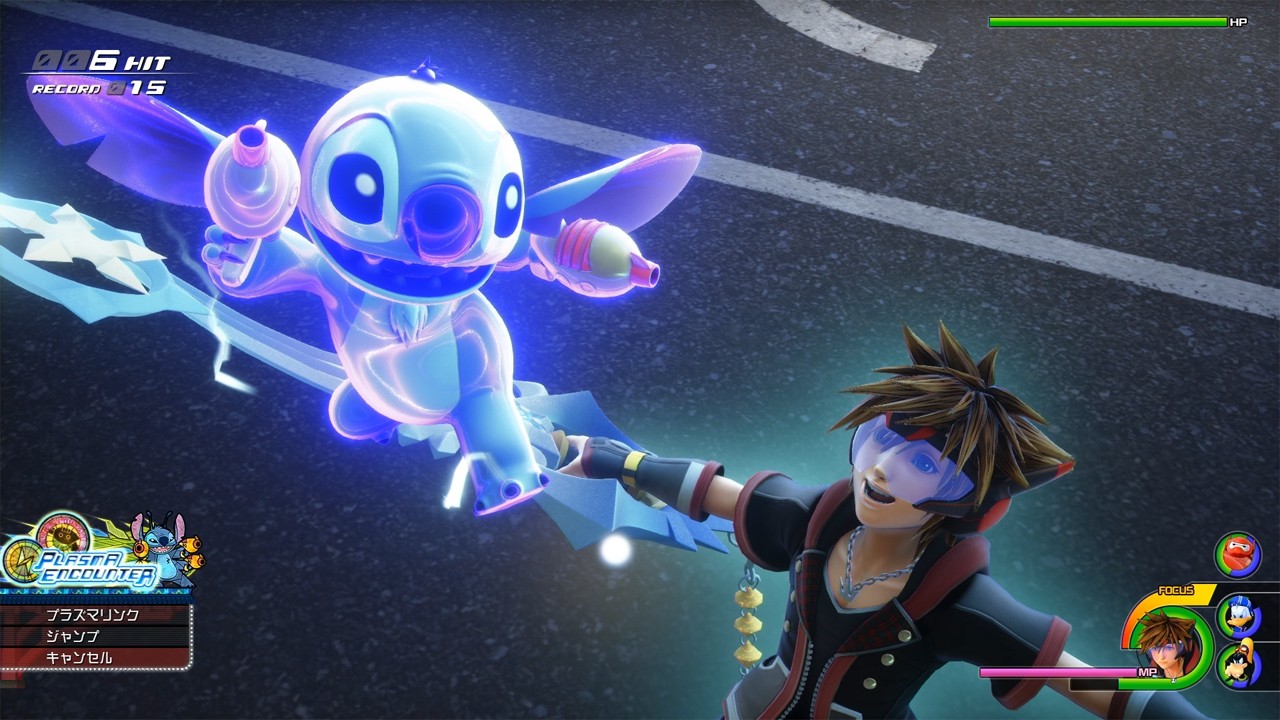Click Sora's portrait in the HUD
Screen dimensions: 1280x720
(x=1168, y=645)
